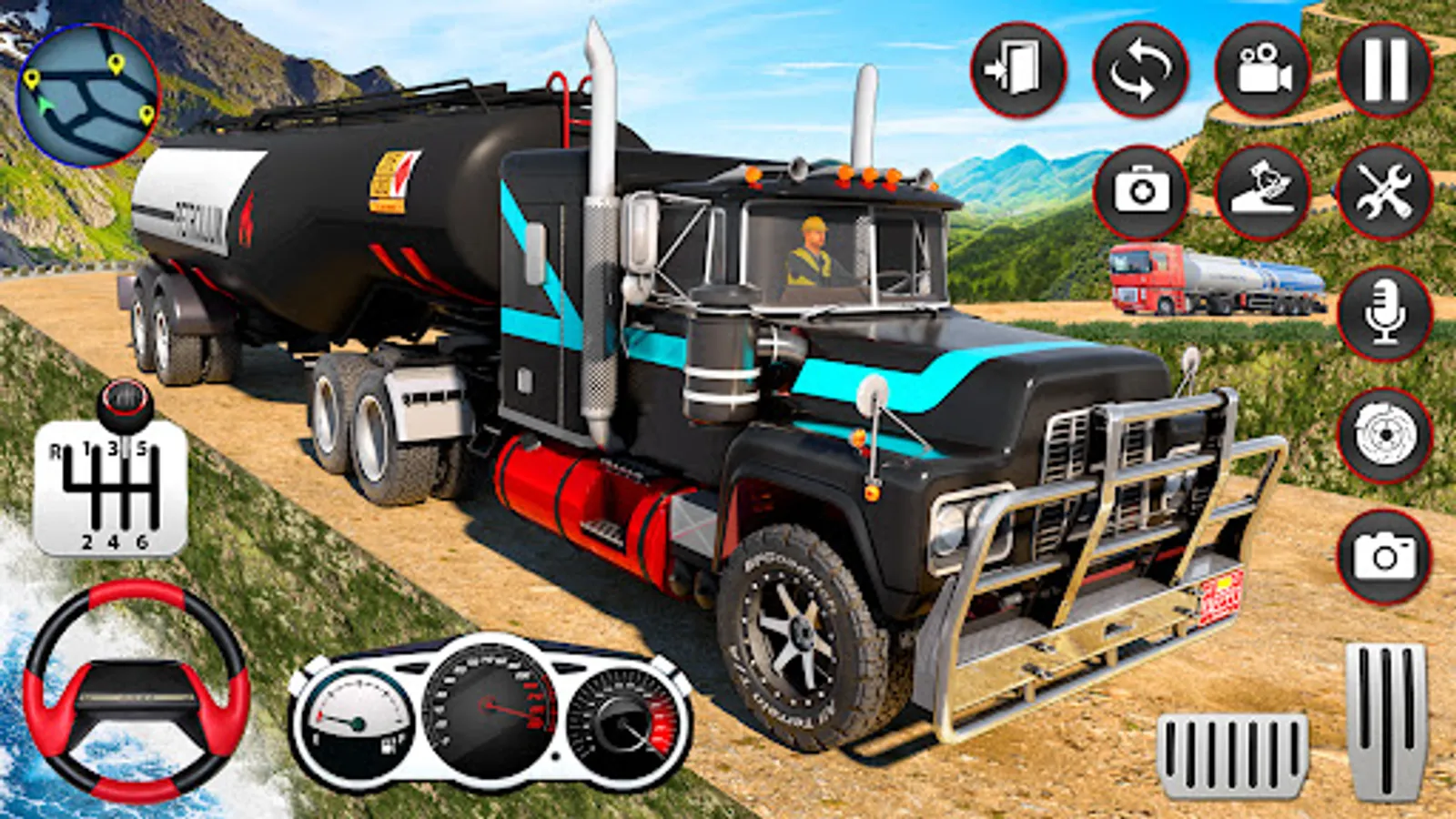Open the circular minimap

coord(88,96)
